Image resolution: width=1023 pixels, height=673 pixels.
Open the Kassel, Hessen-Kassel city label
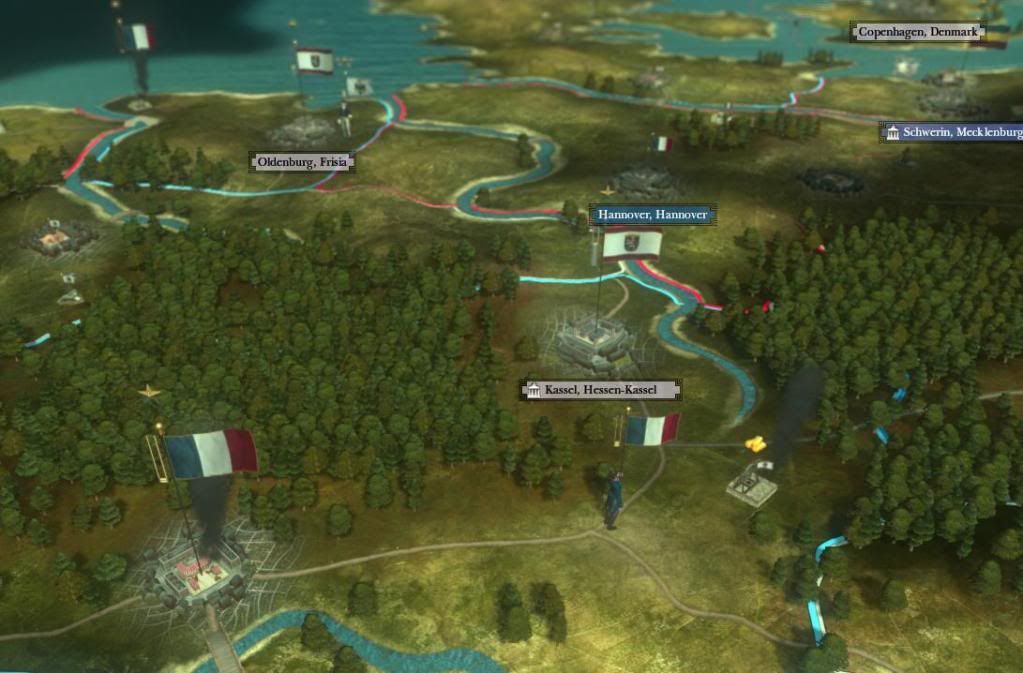pyautogui.click(x=600, y=389)
